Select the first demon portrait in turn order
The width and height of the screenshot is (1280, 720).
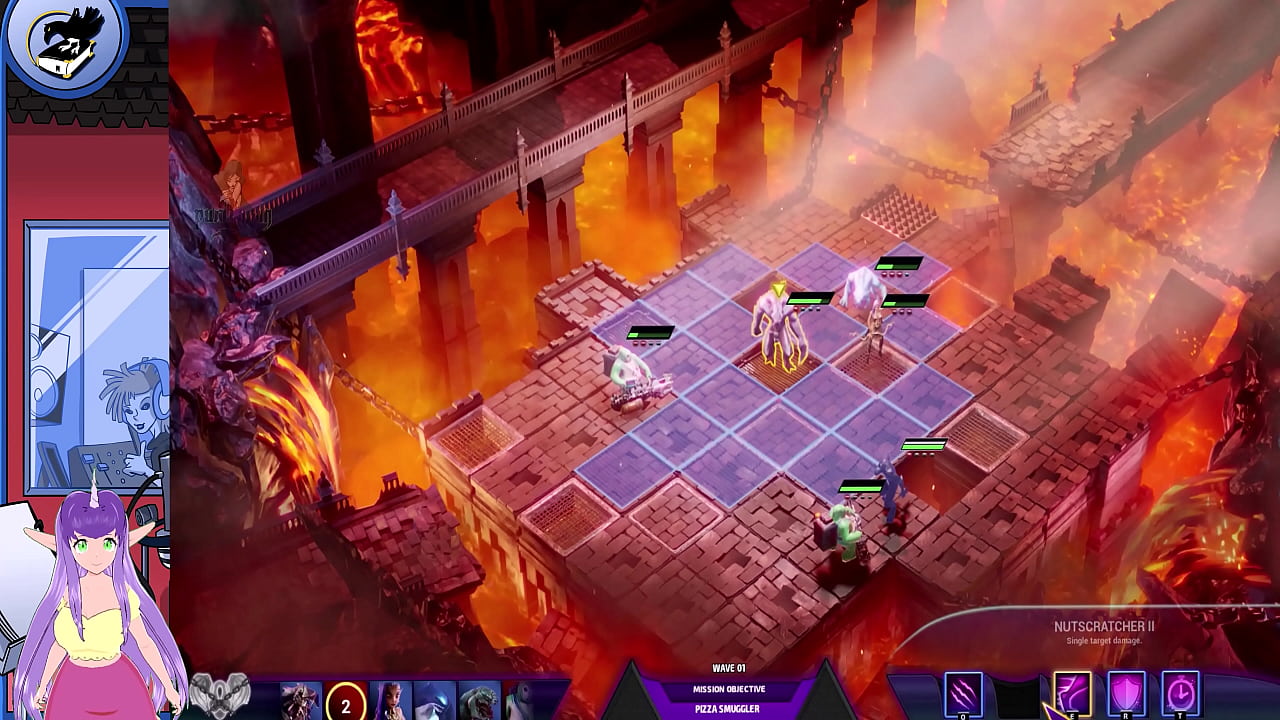300,700
